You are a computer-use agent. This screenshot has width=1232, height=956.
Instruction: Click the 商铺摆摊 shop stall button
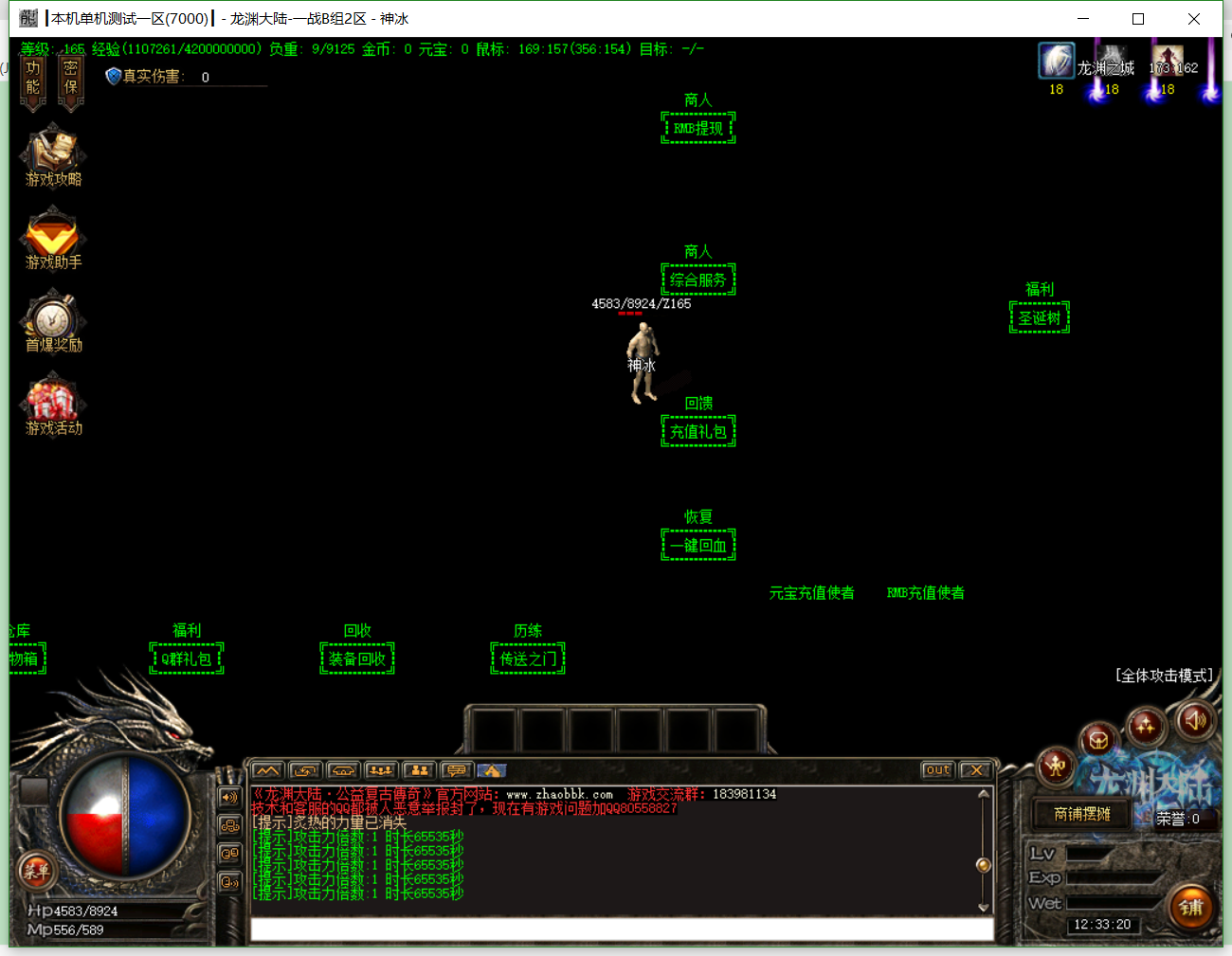[x=1082, y=814]
